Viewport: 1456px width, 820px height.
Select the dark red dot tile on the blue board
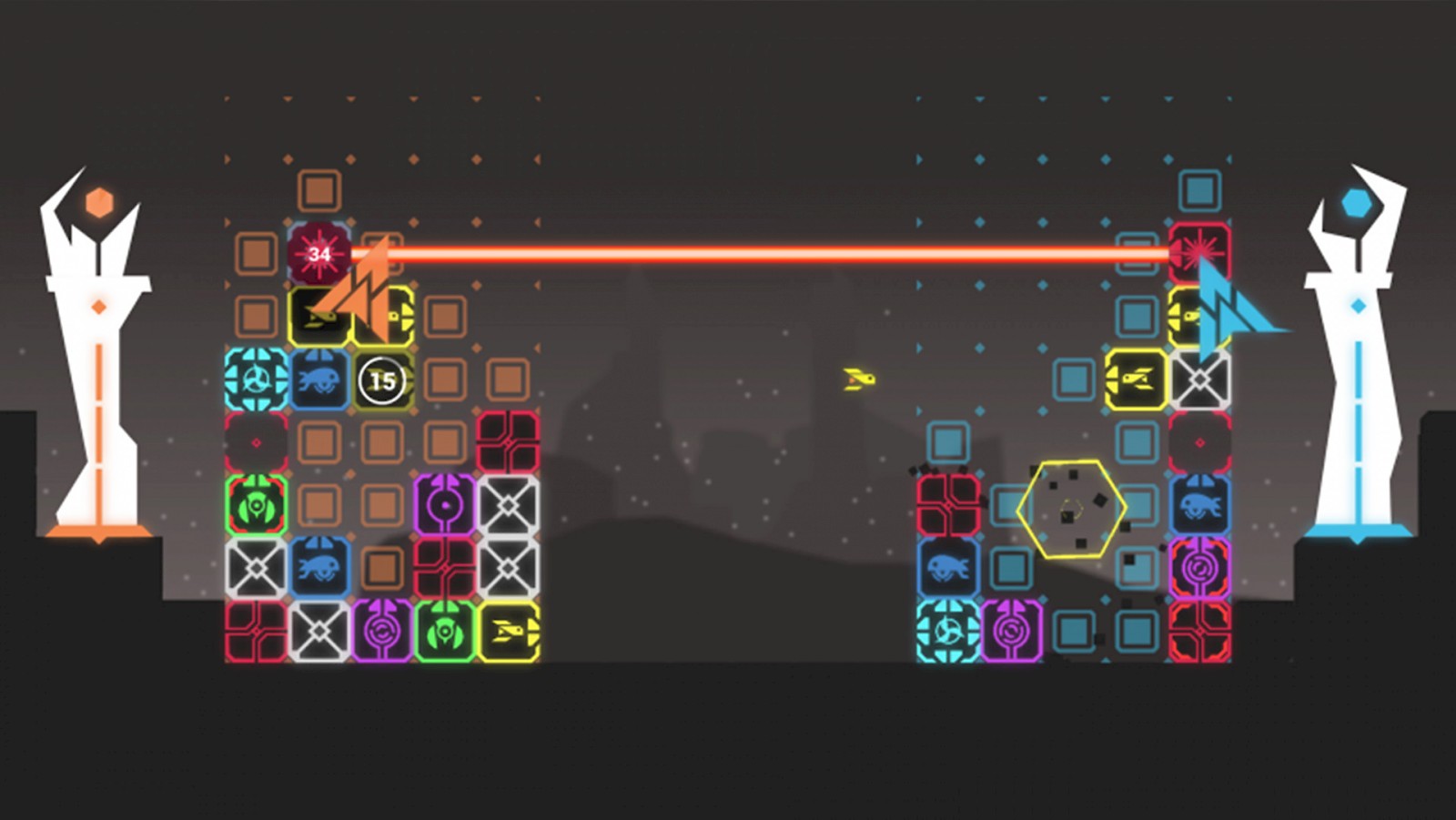[1199, 443]
